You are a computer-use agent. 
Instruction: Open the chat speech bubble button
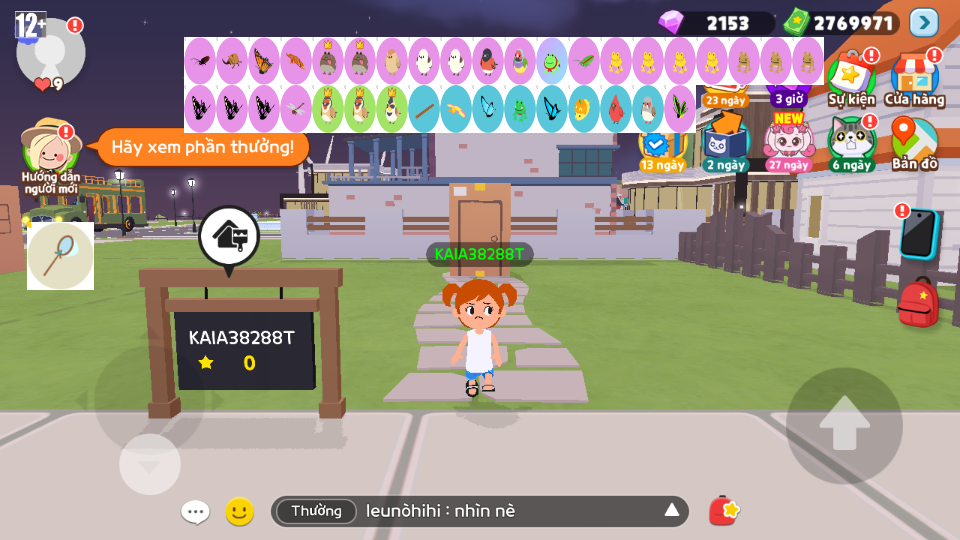tap(195, 512)
